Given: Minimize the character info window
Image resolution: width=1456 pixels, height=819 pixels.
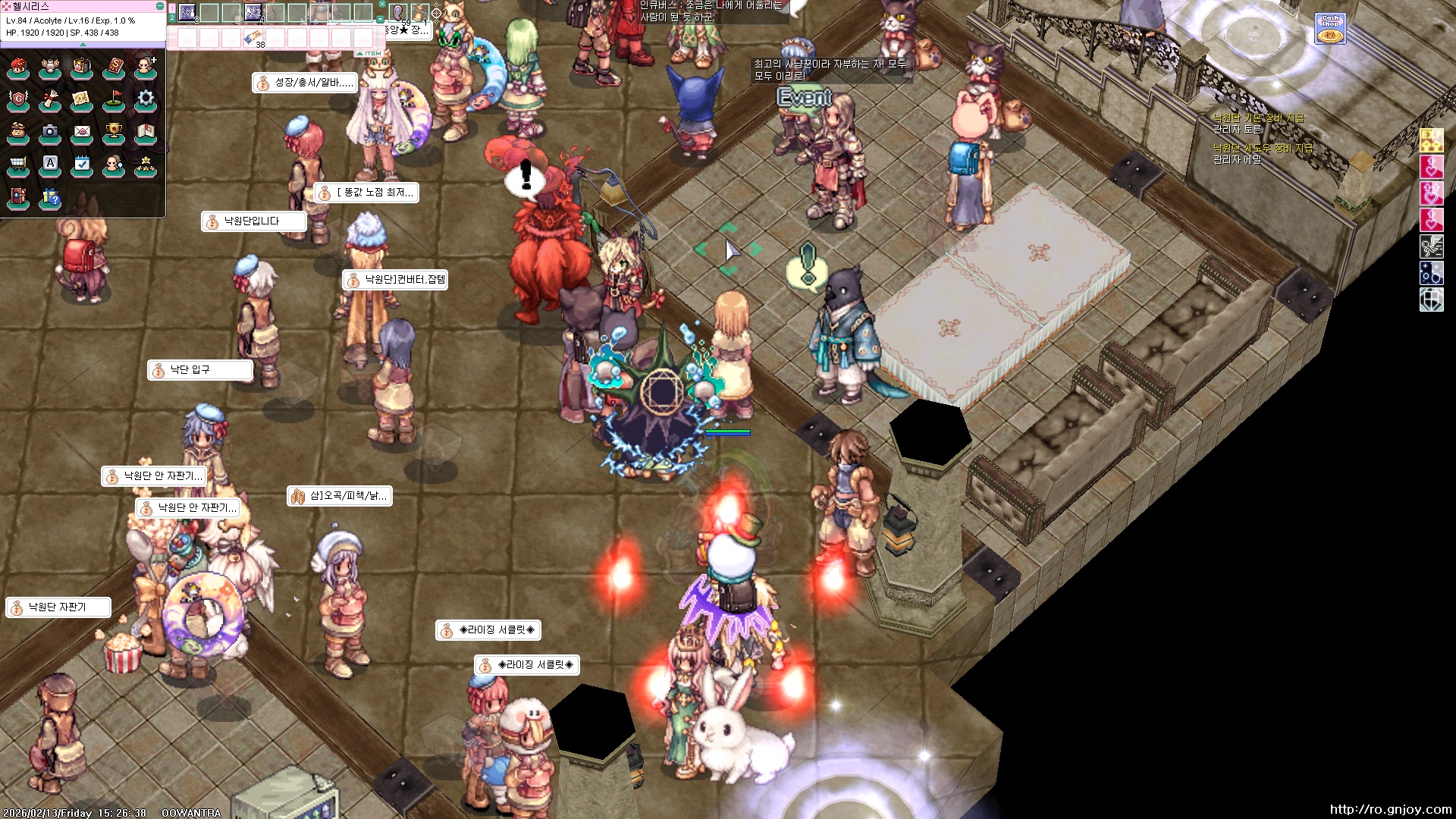Looking at the screenshot, I should [x=159, y=6].
